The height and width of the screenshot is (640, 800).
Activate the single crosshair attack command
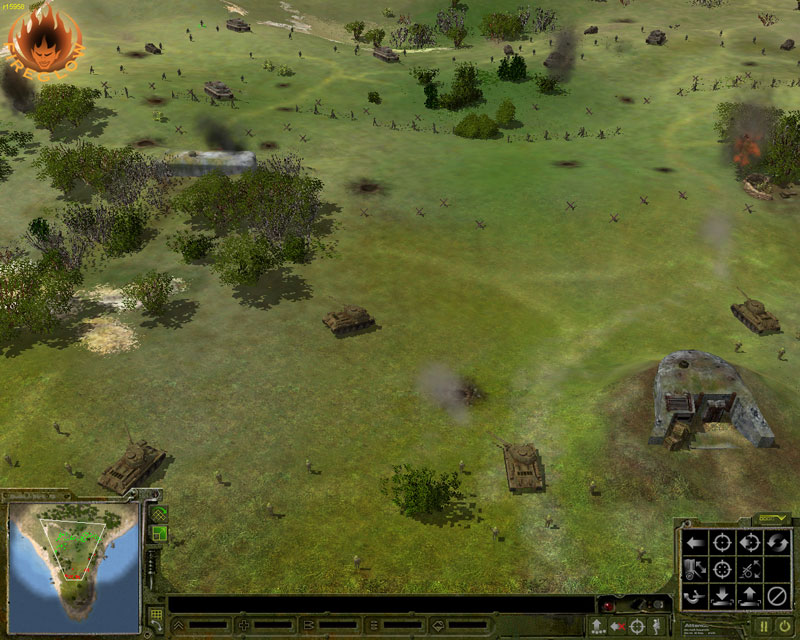point(721,544)
